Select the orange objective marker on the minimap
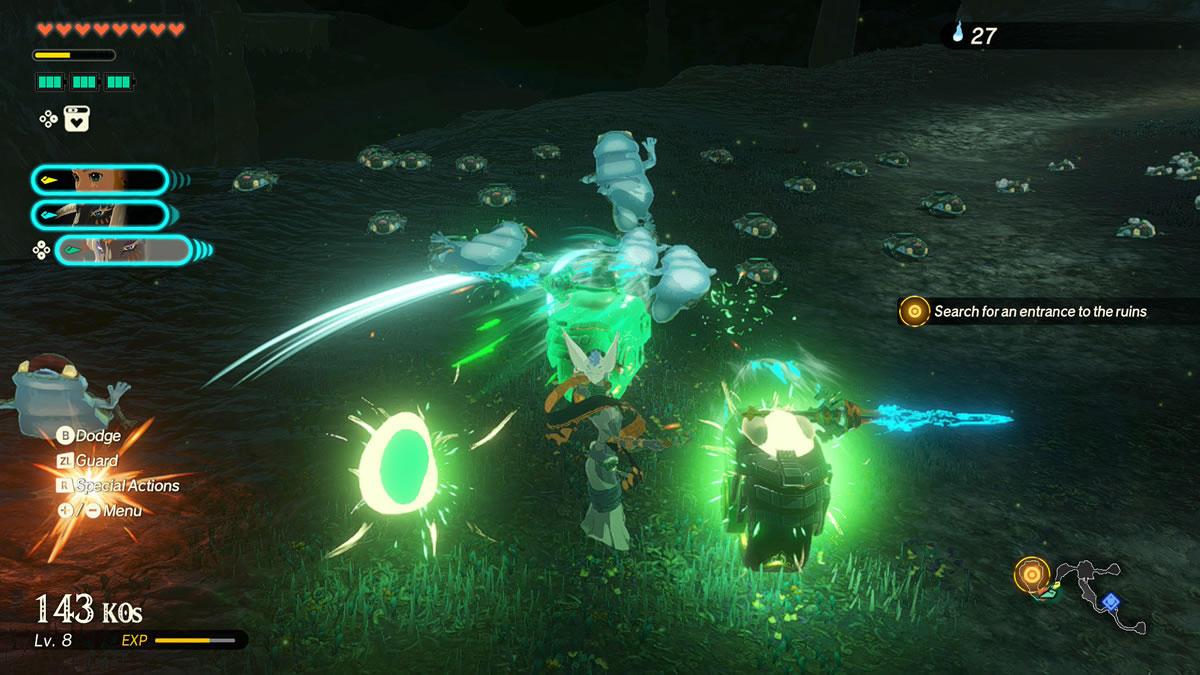This screenshot has height=675, width=1200. pyautogui.click(x=1031, y=575)
